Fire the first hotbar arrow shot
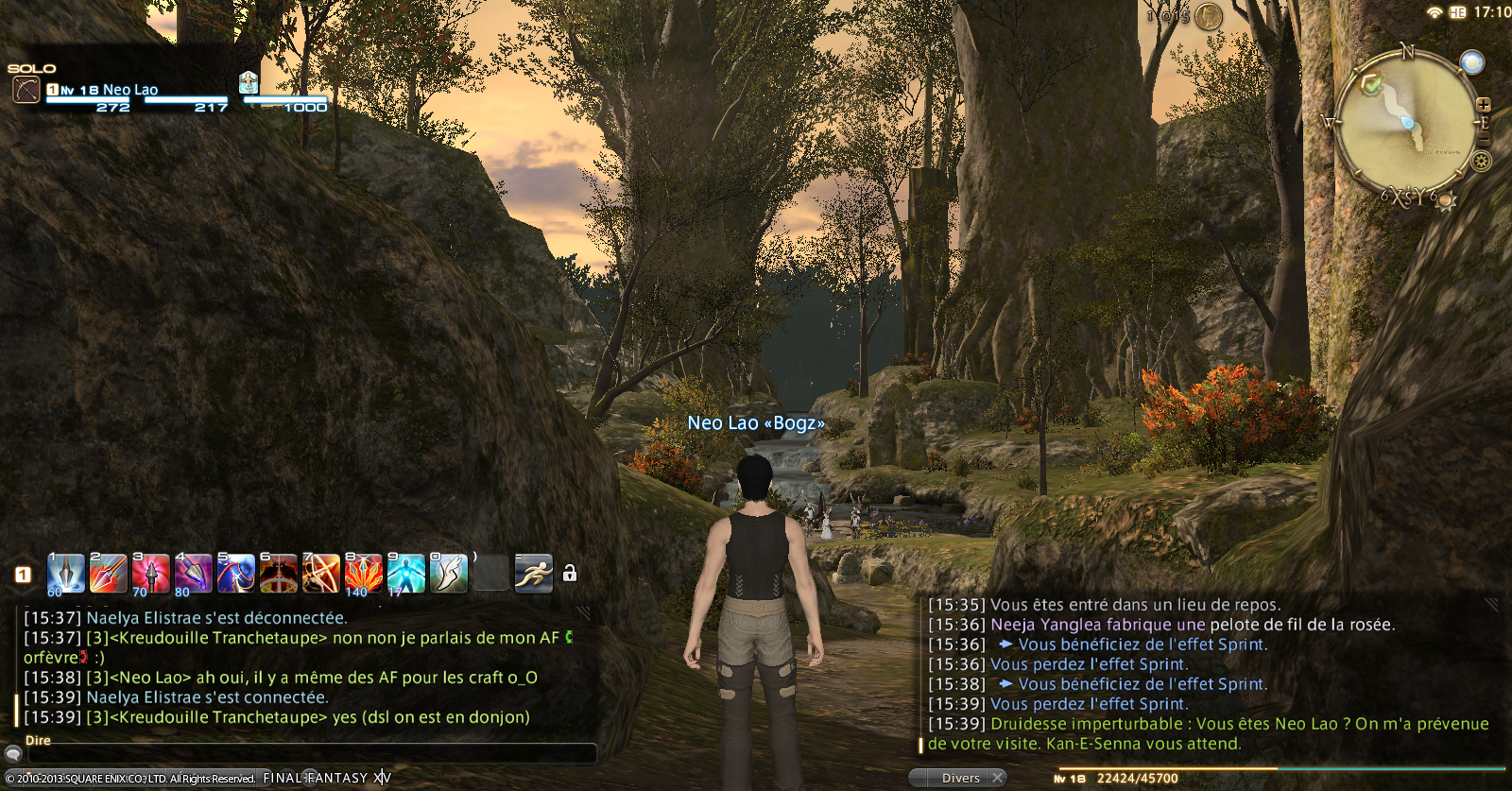This screenshot has width=1512, height=791. (x=66, y=574)
